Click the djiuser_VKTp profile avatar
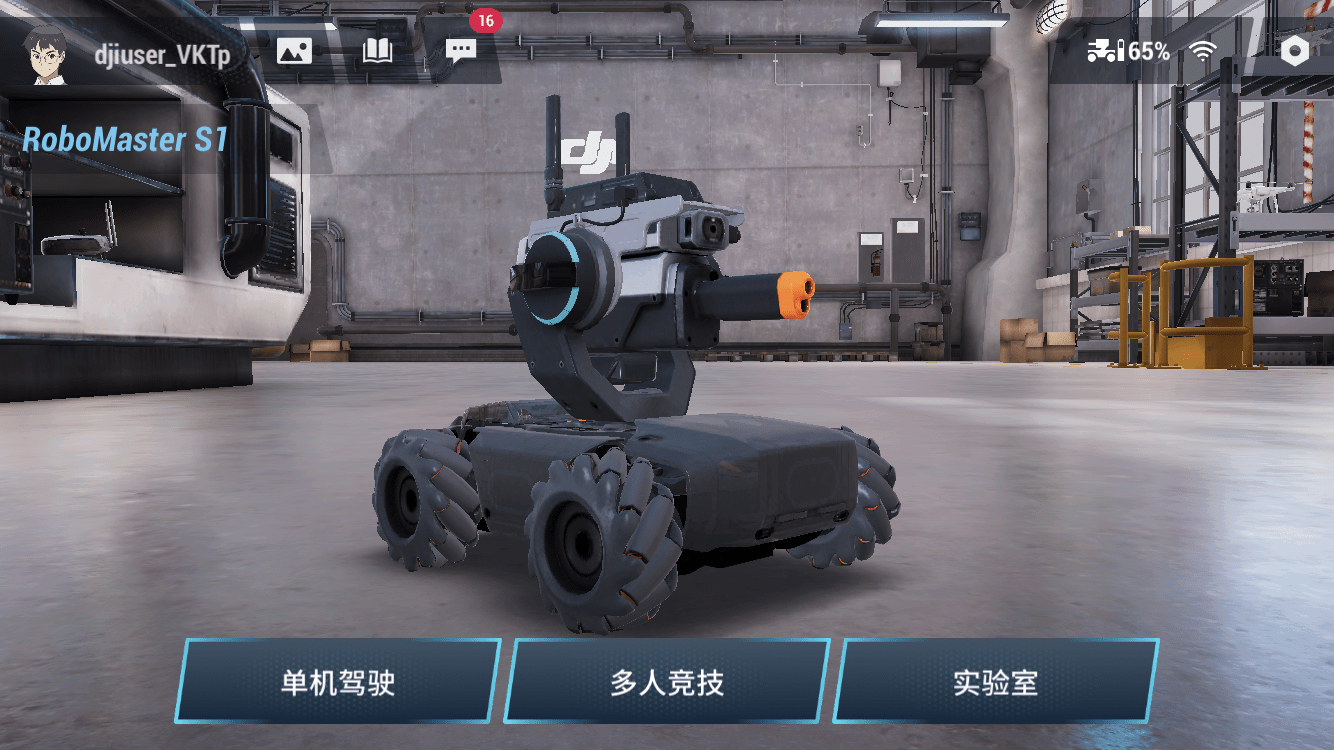Image resolution: width=1334 pixels, height=750 pixels. (x=47, y=53)
